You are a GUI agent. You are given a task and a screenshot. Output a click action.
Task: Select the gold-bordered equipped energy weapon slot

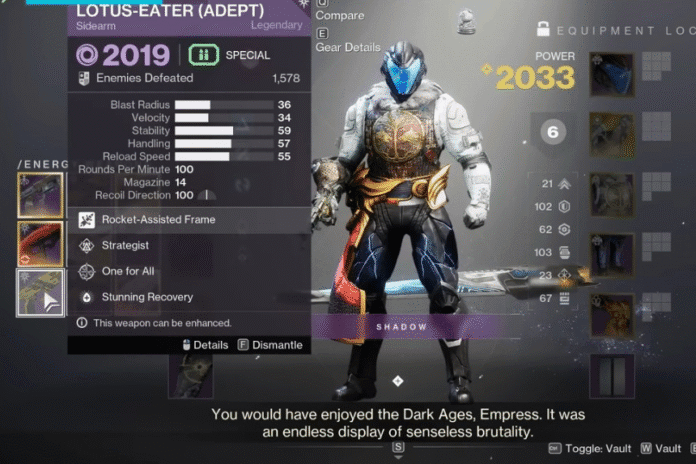point(41,195)
